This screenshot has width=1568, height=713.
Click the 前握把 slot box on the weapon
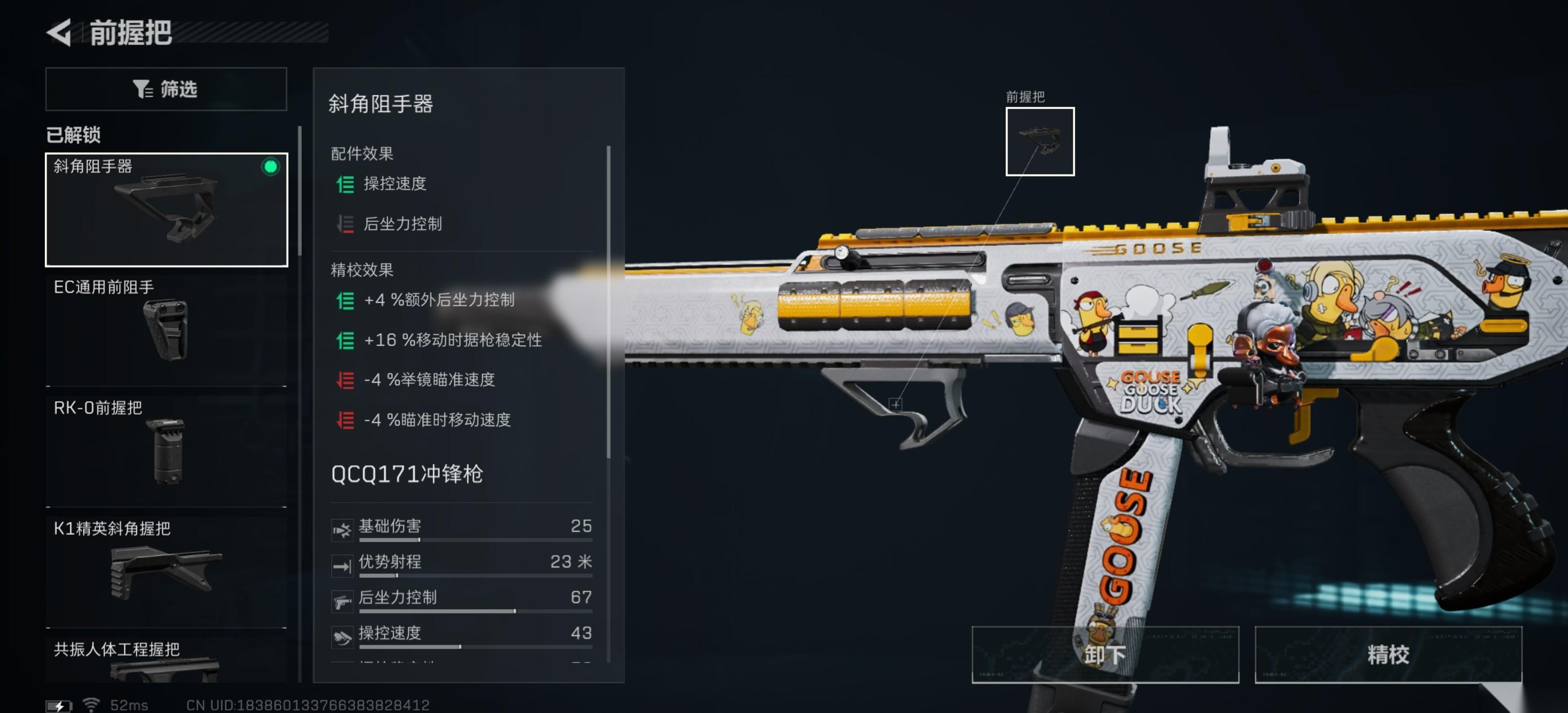(x=1040, y=141)
